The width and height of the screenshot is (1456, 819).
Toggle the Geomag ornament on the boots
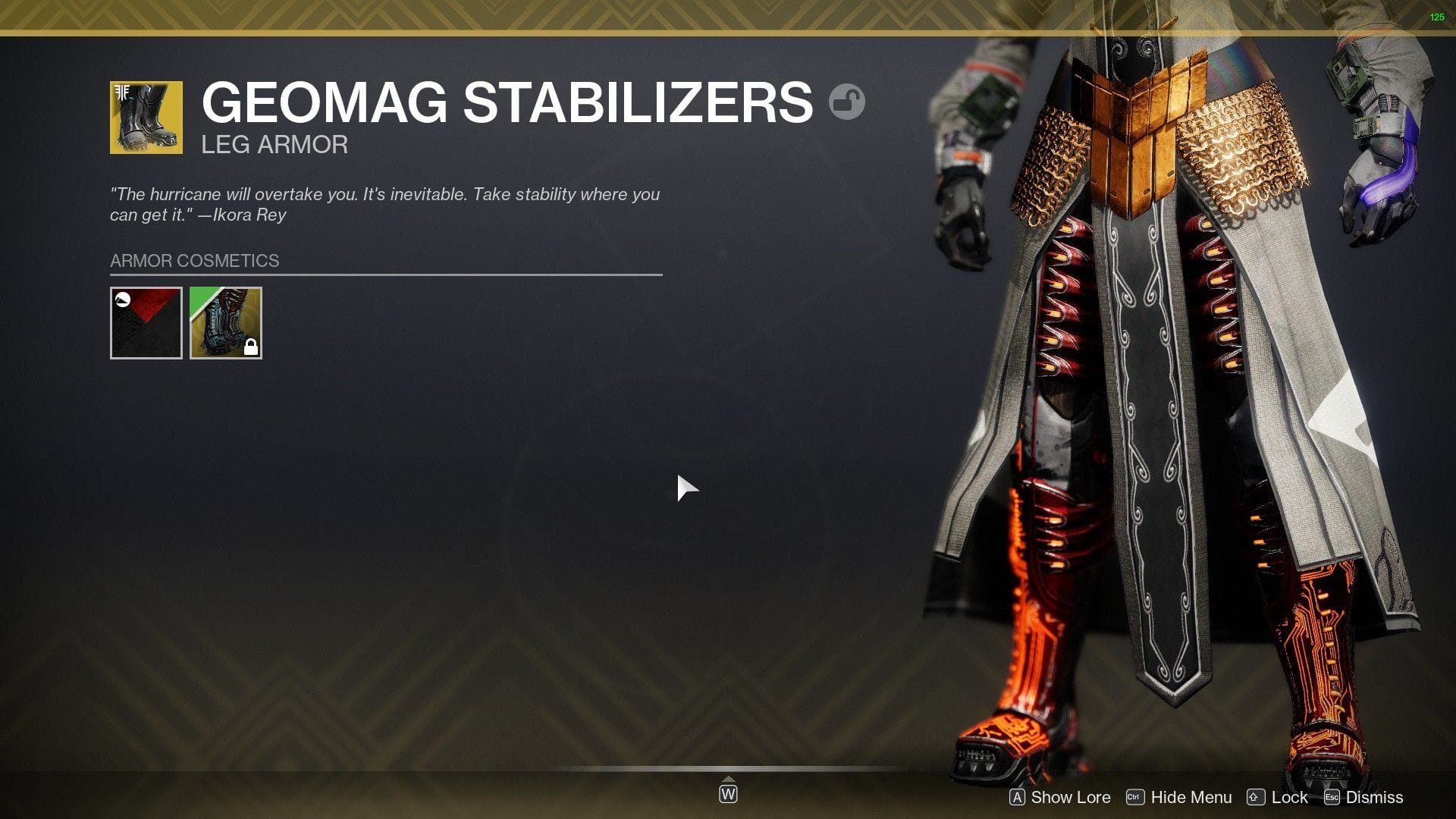coord(225,323)
